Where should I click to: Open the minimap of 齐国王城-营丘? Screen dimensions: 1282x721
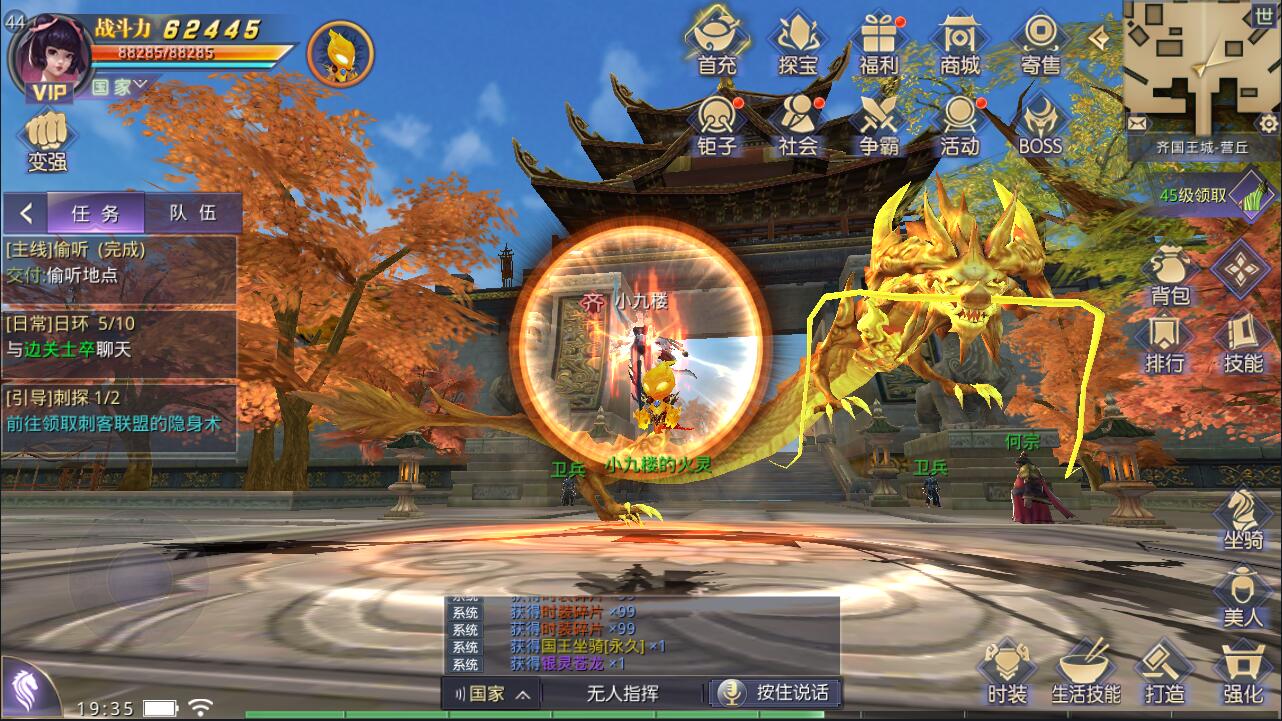pyautogui.click(x=1188, y=67)
